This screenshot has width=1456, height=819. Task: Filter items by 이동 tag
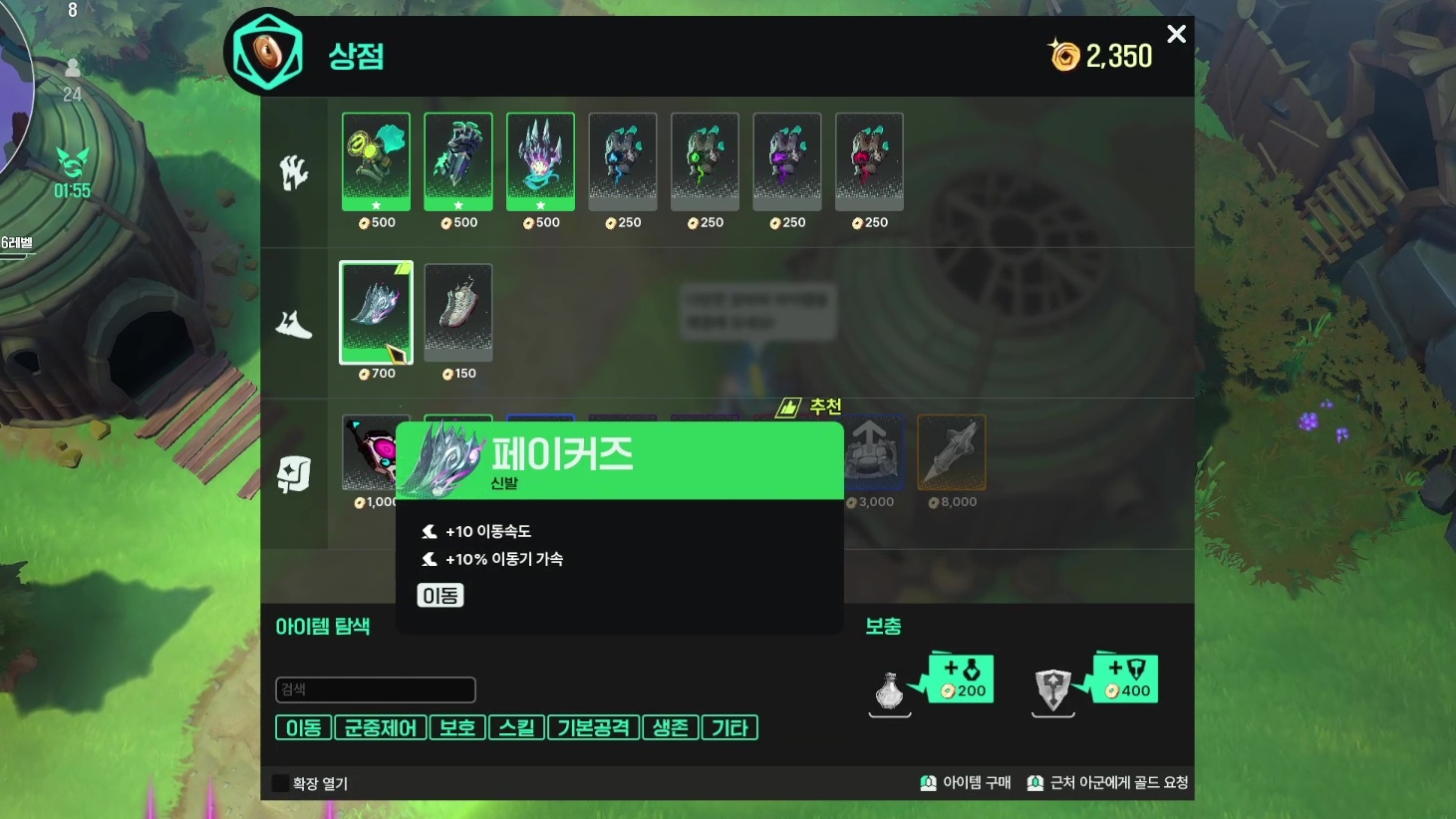(303, 728)
